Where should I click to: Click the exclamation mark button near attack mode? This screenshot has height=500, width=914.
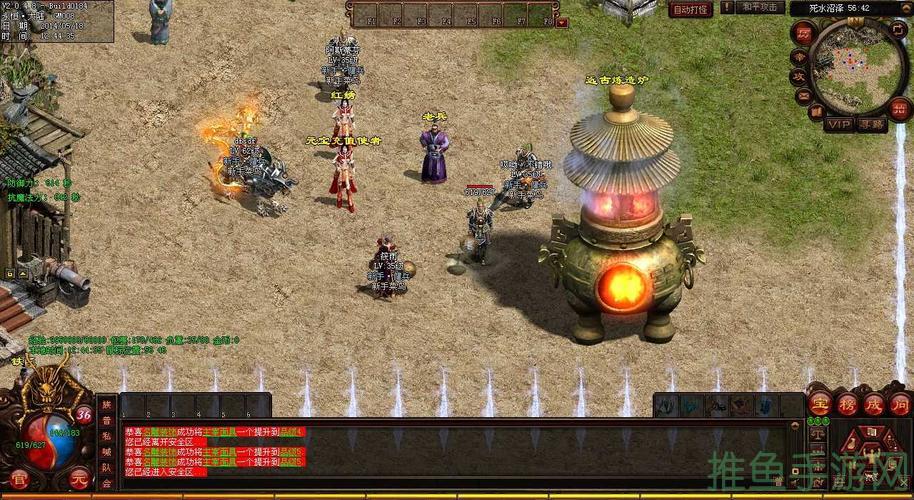coord(727,7)
